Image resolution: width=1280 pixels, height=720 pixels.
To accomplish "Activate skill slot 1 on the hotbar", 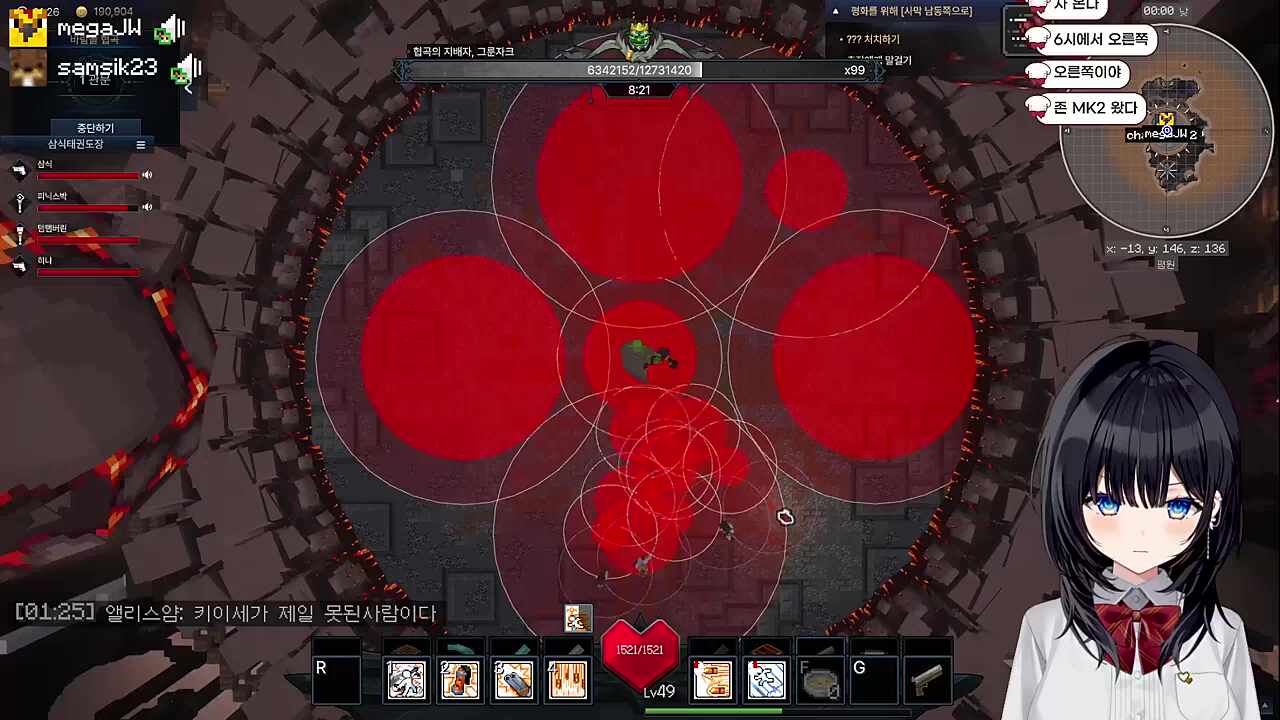I will pos(407,680).
